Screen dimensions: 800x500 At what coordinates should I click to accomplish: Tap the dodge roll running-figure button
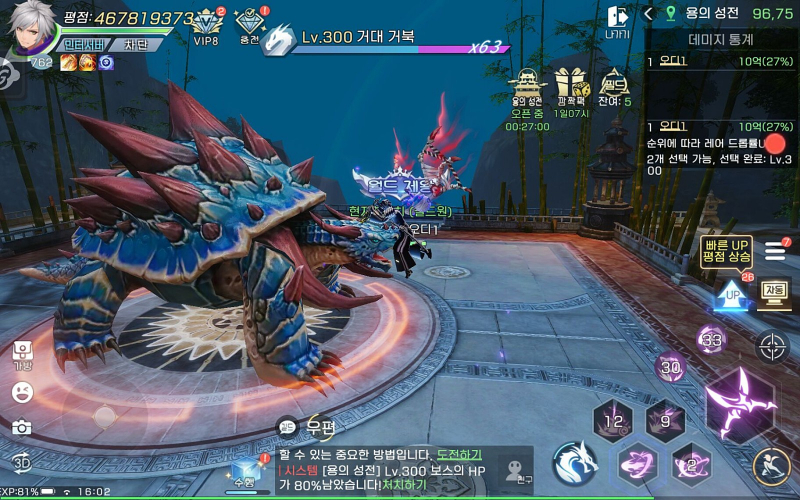pyautogui.click(x=770, y=465)
